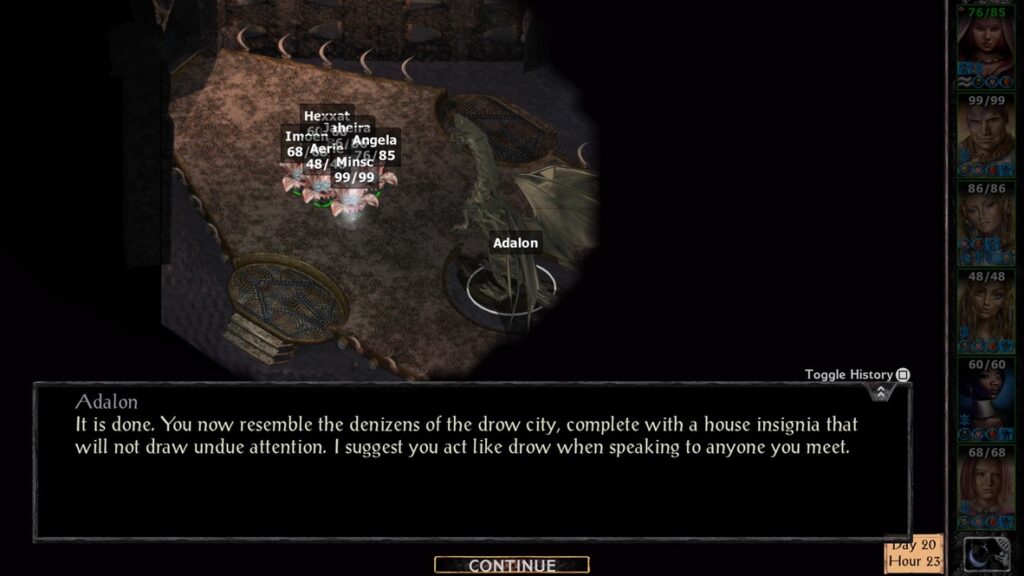Expand the dialogue box with the chevron arrow
The height and width of the screenshot is (576, 1024).
[880, 392]
